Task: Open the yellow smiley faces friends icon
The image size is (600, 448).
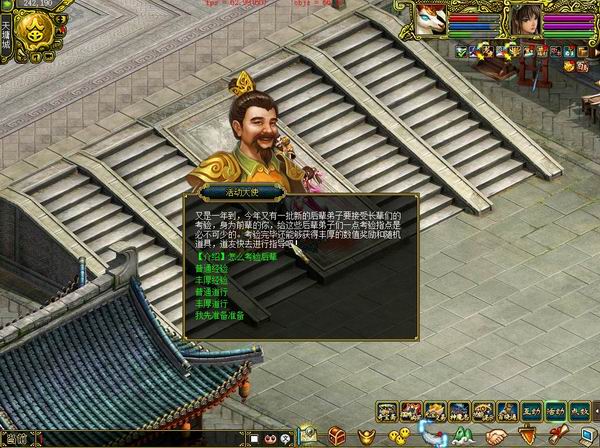Action: tap(399, 436)
